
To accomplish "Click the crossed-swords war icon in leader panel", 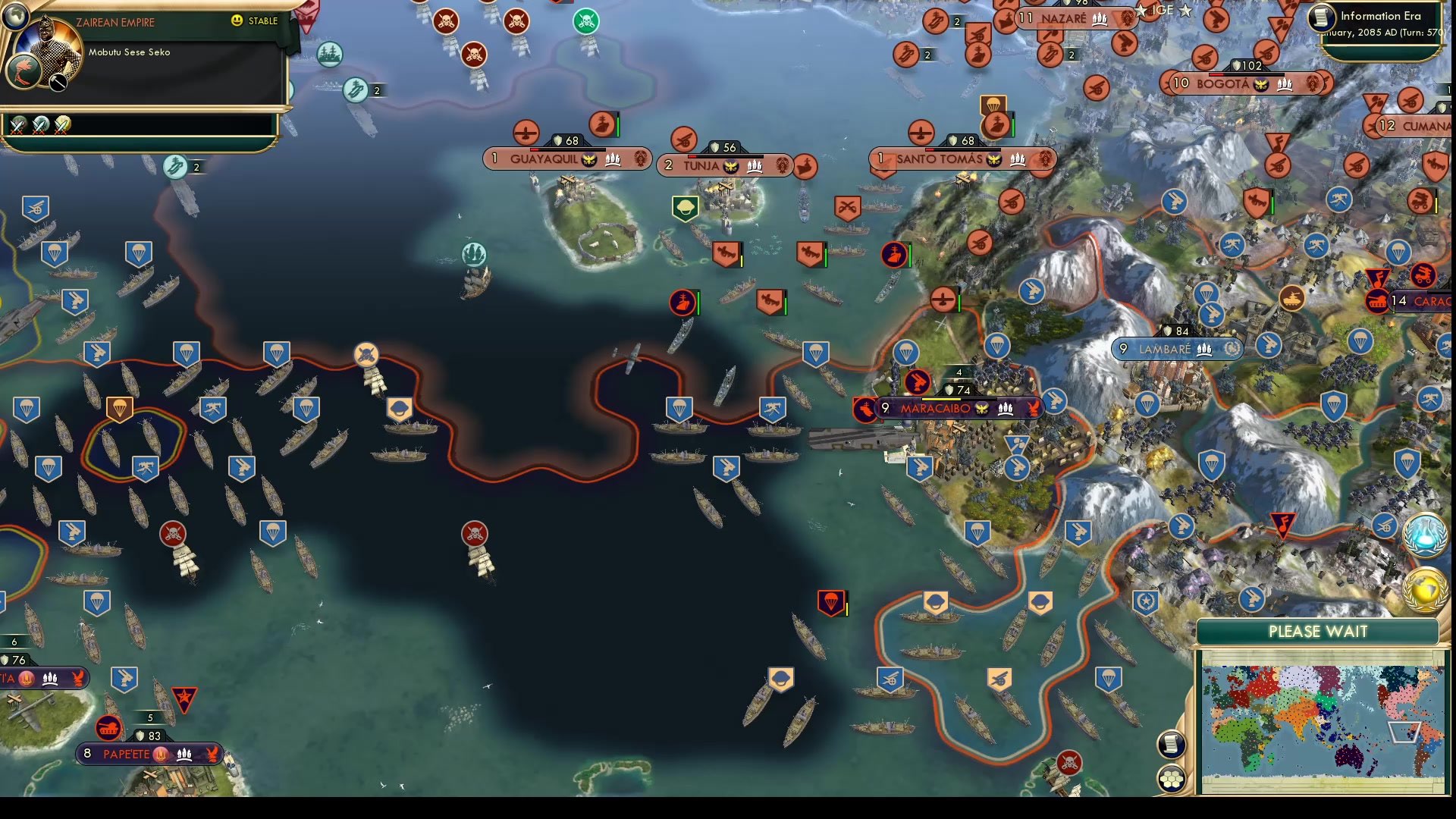I will pyautogui.click(x=16, y=127).
